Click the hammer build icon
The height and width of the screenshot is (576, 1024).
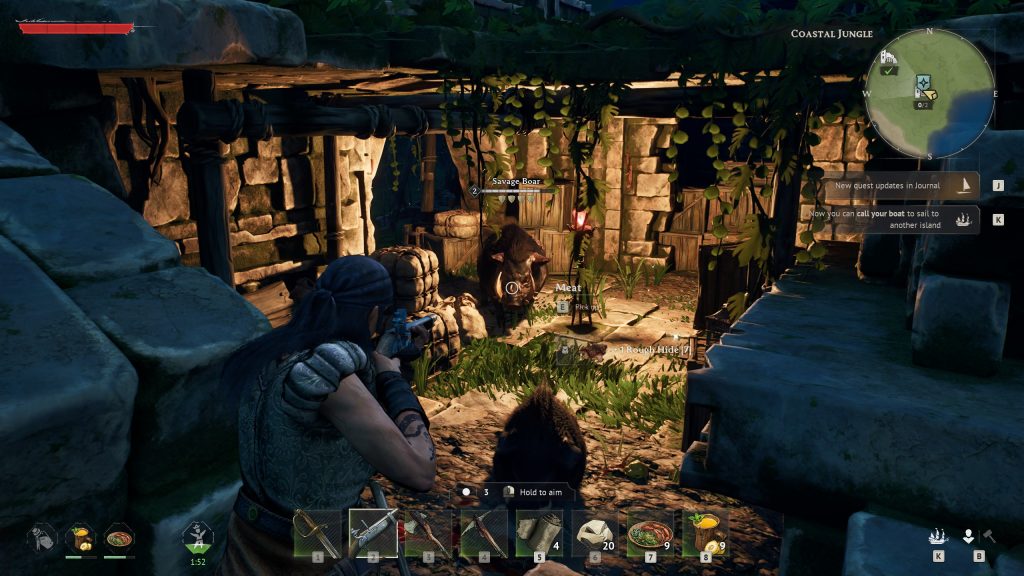[989, 535]
